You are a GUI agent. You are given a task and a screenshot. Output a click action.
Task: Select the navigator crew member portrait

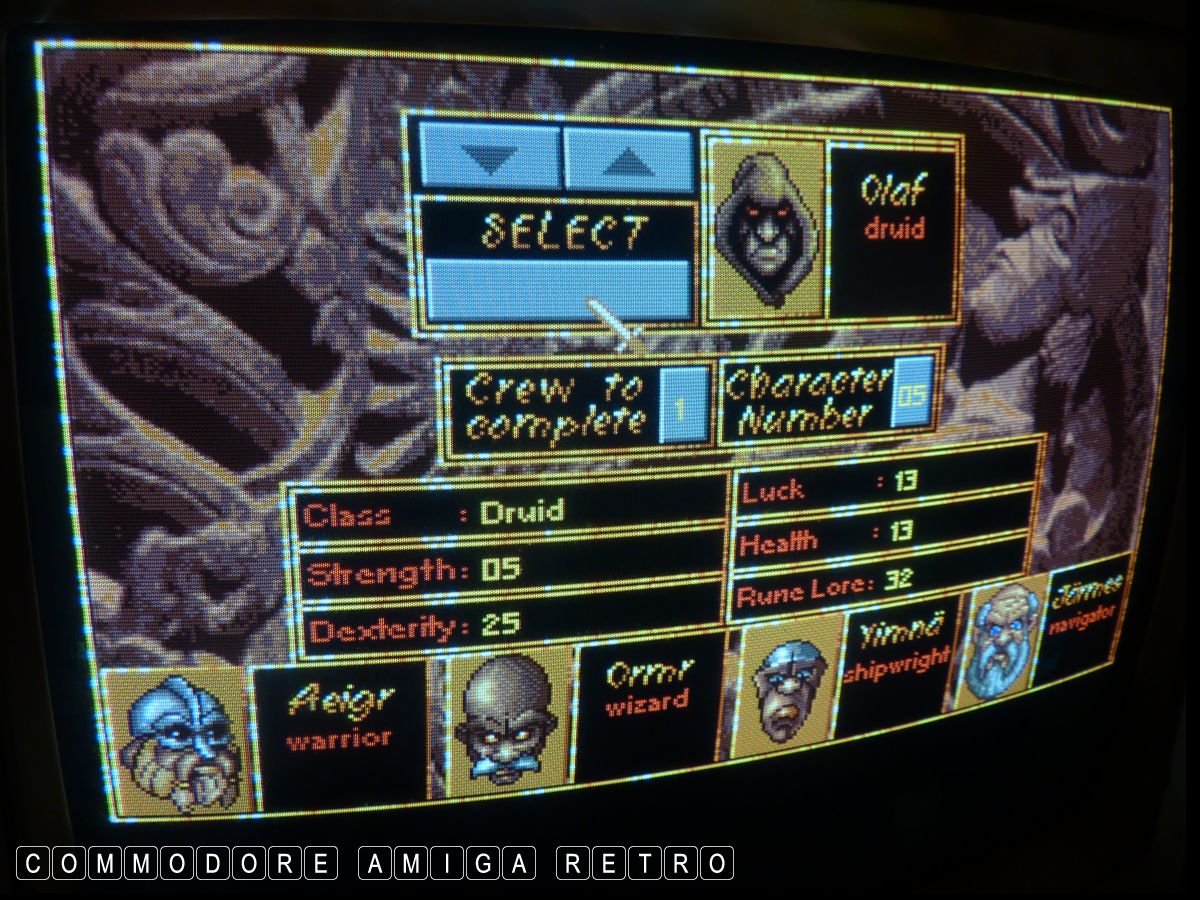[1001, 638]
